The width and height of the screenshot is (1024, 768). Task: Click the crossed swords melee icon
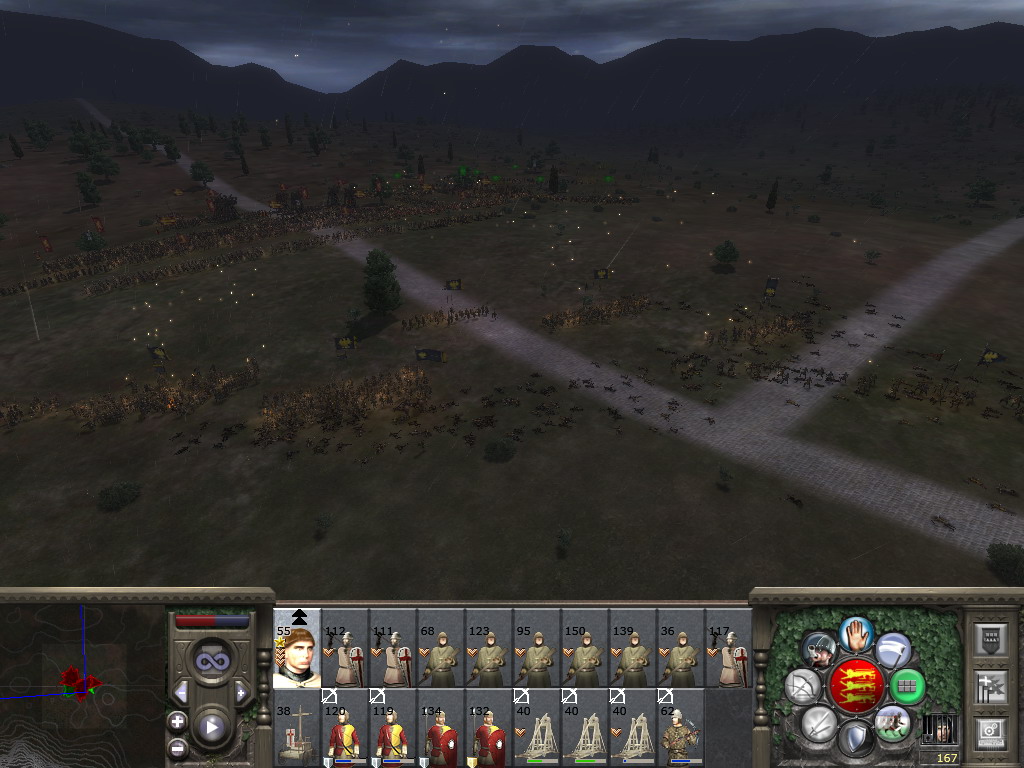tap(819, 723)
